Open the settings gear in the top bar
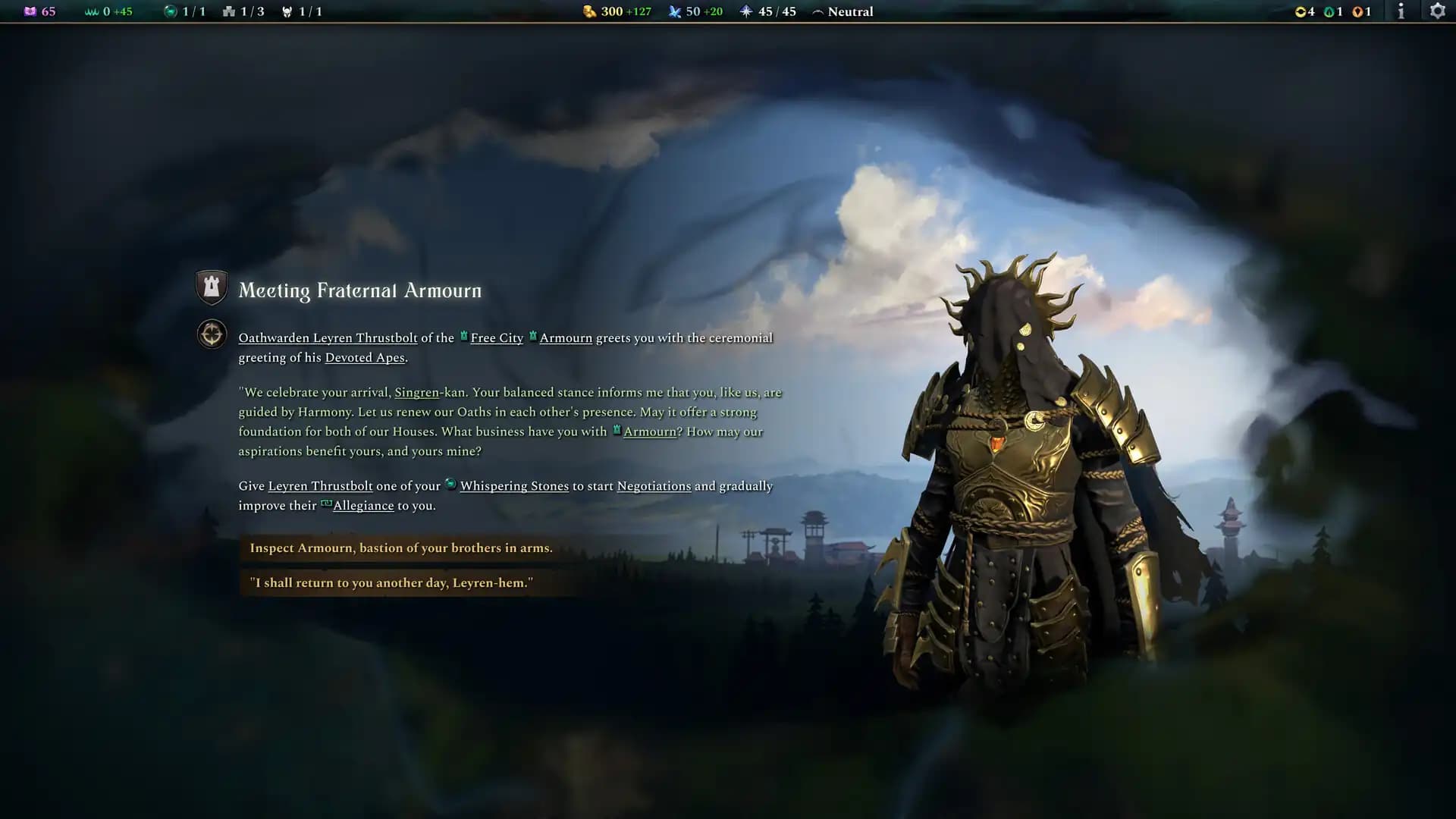The height and width of the screenshot is (819, 1456). [1439, 11]
